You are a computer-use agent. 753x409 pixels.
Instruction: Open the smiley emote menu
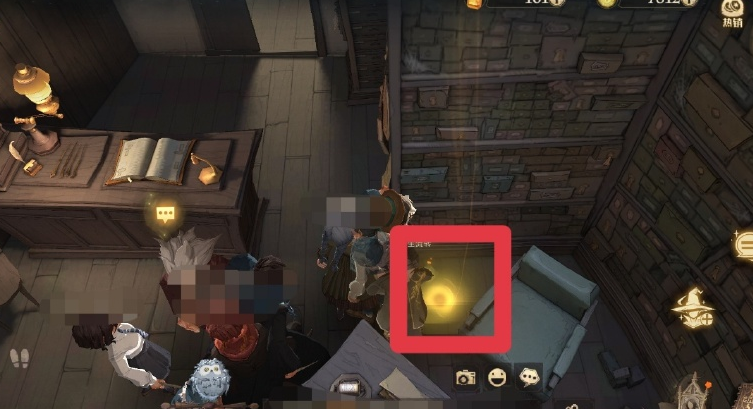pos(497,377)
